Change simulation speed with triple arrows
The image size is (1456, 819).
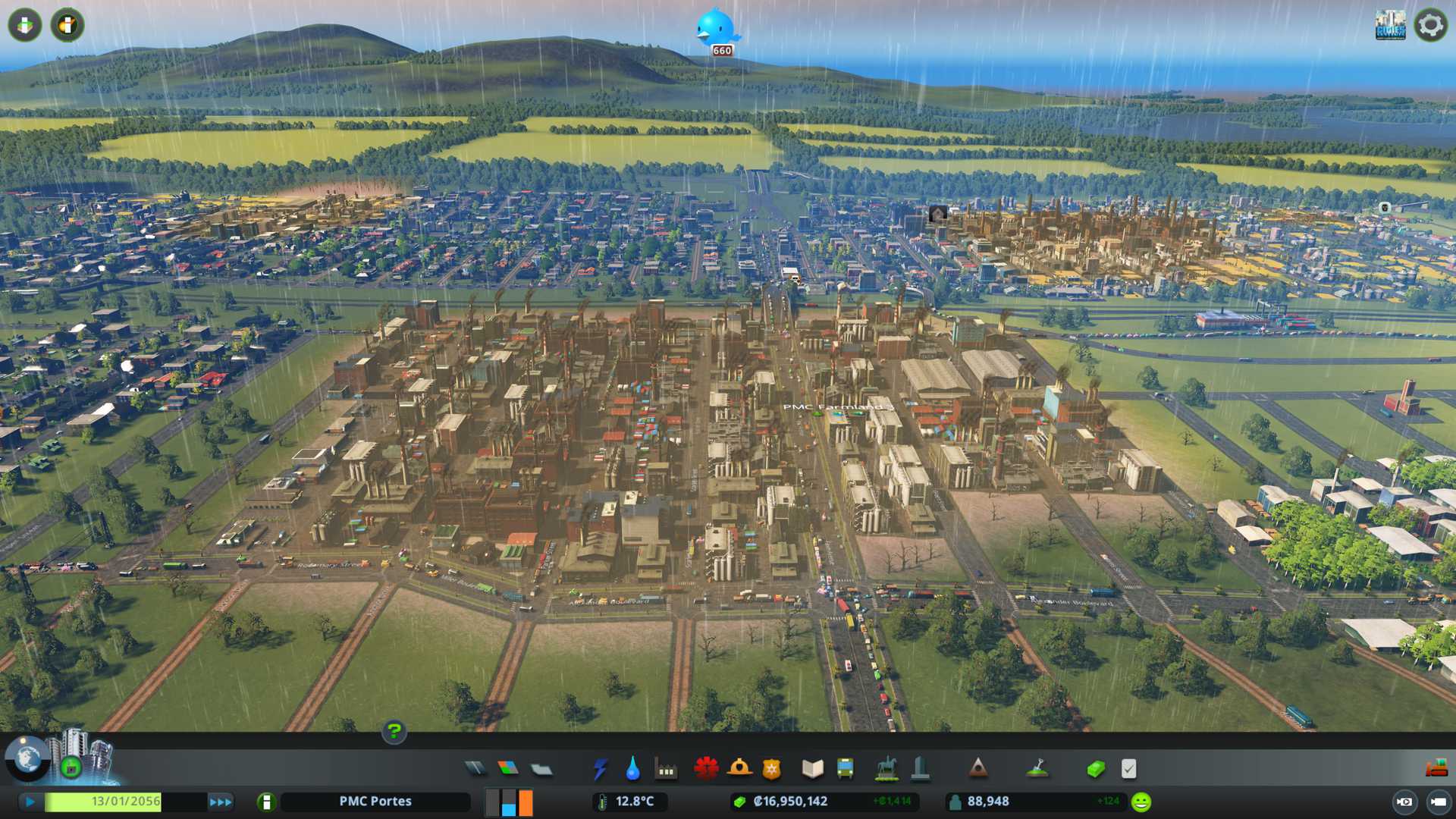pos(221,802)
